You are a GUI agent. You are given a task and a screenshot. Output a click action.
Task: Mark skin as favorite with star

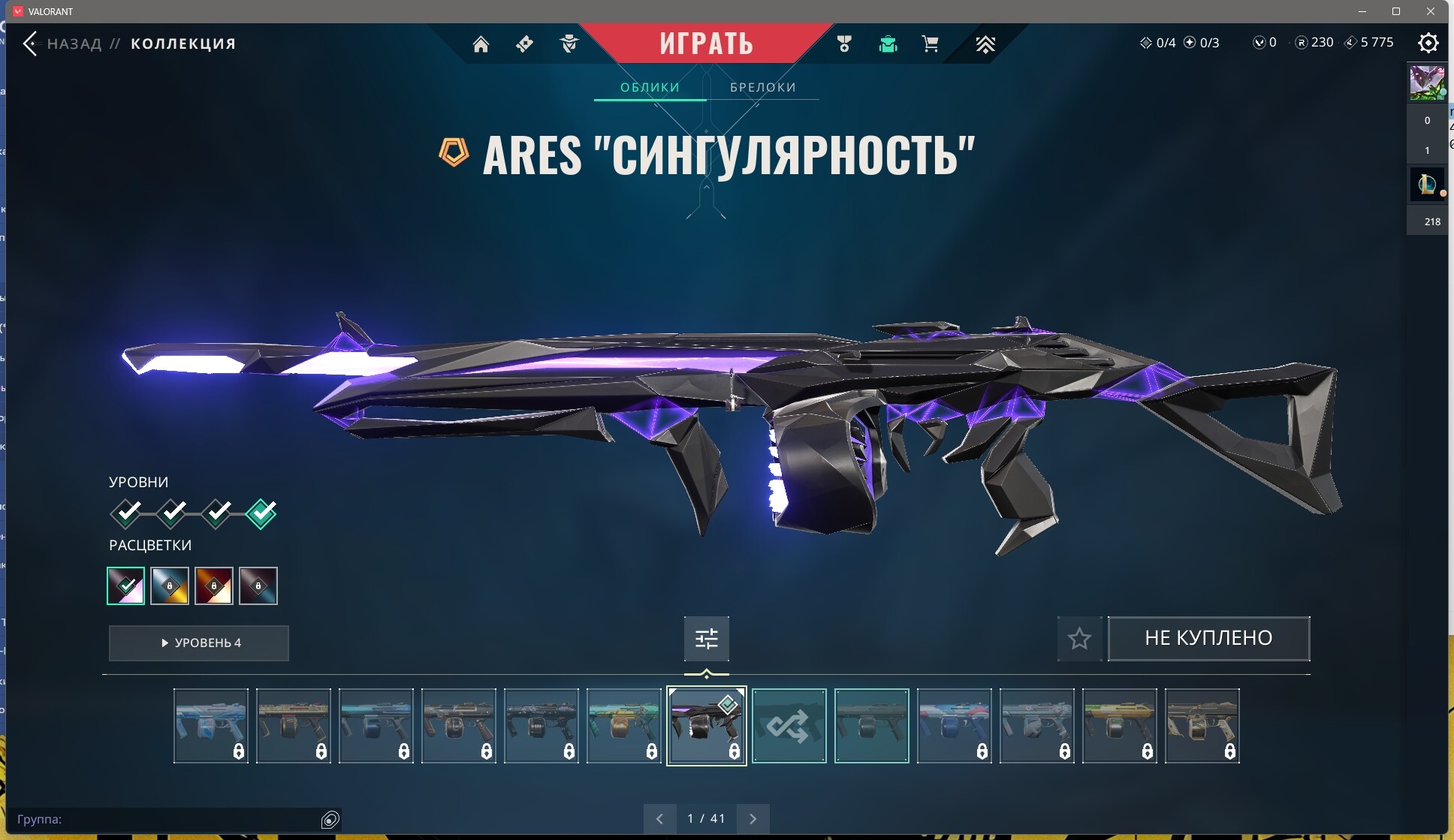click(1079, 638)
